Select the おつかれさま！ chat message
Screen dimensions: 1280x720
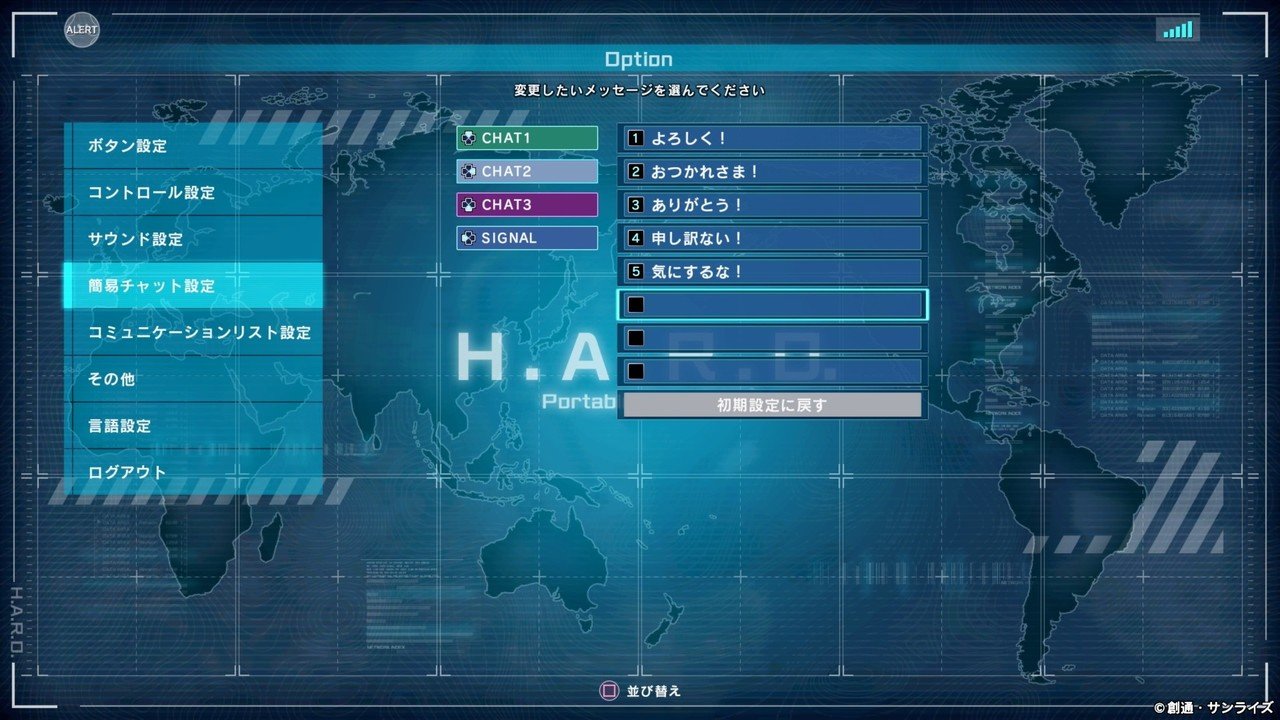(x=770, y=171)
